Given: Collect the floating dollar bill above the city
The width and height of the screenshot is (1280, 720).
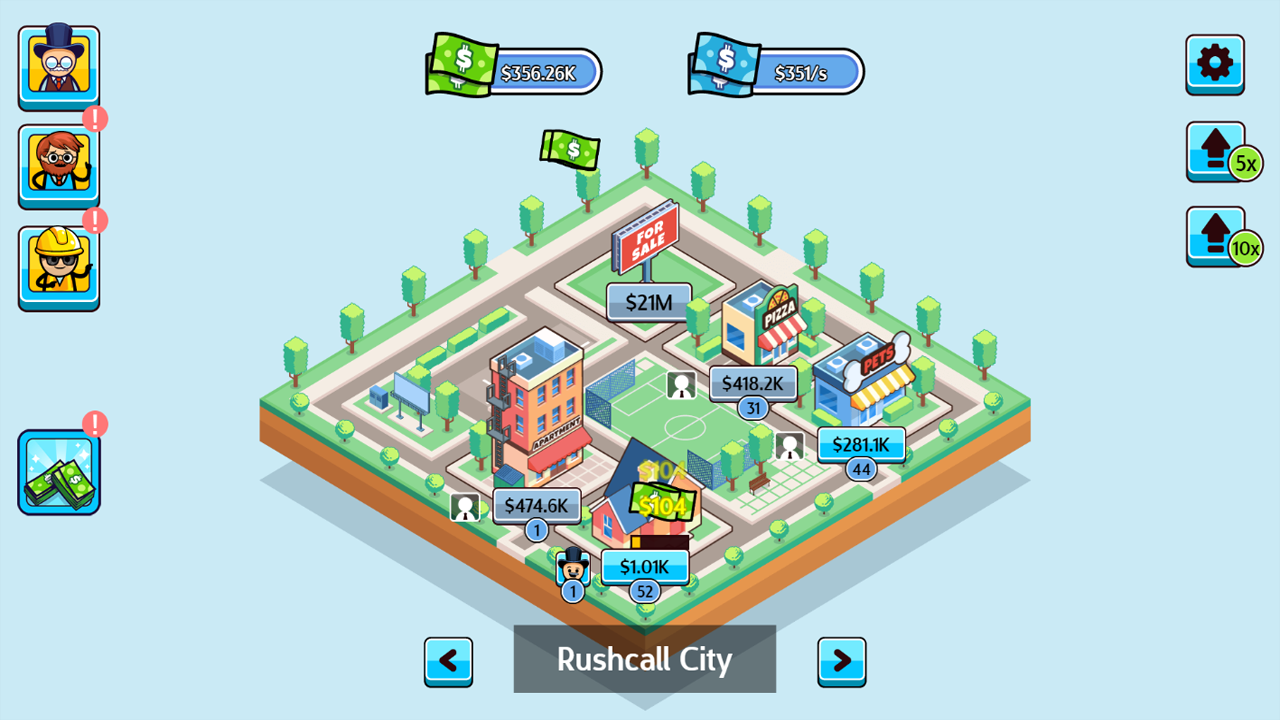Looking at the screenshot, I should coord(570,151).
